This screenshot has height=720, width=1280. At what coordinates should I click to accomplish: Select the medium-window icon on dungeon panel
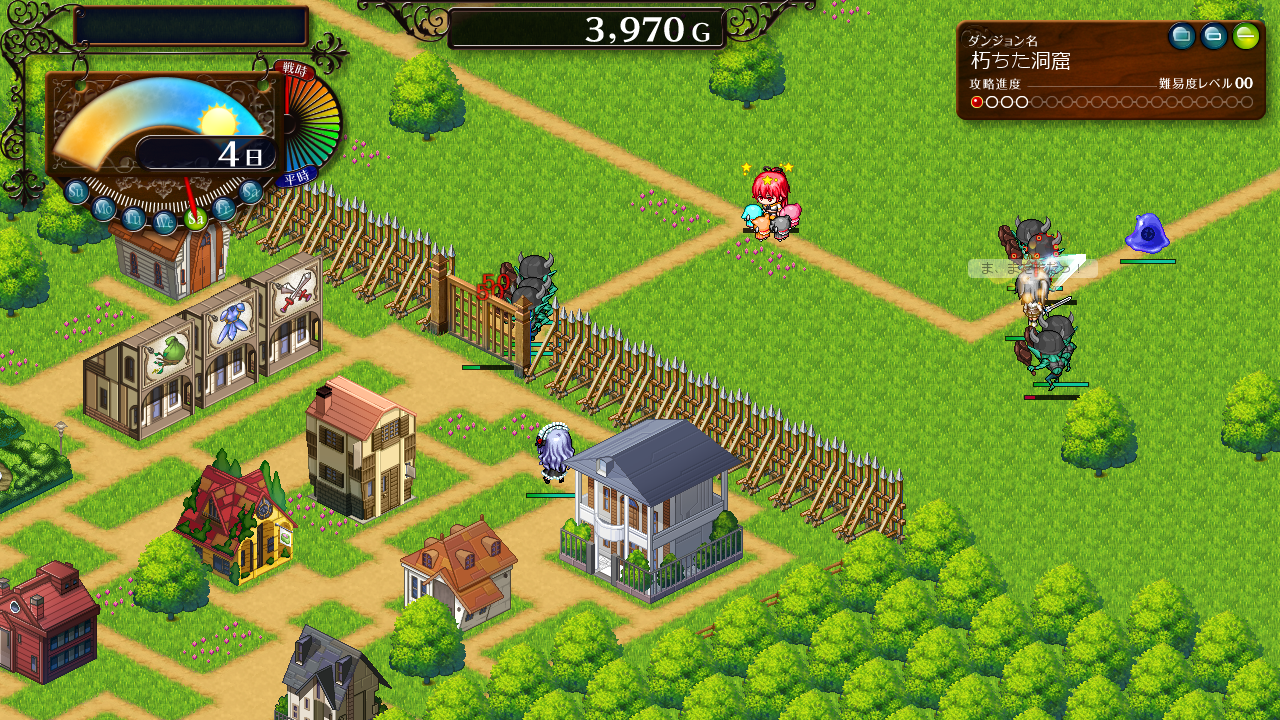[x=1214, y=37]
